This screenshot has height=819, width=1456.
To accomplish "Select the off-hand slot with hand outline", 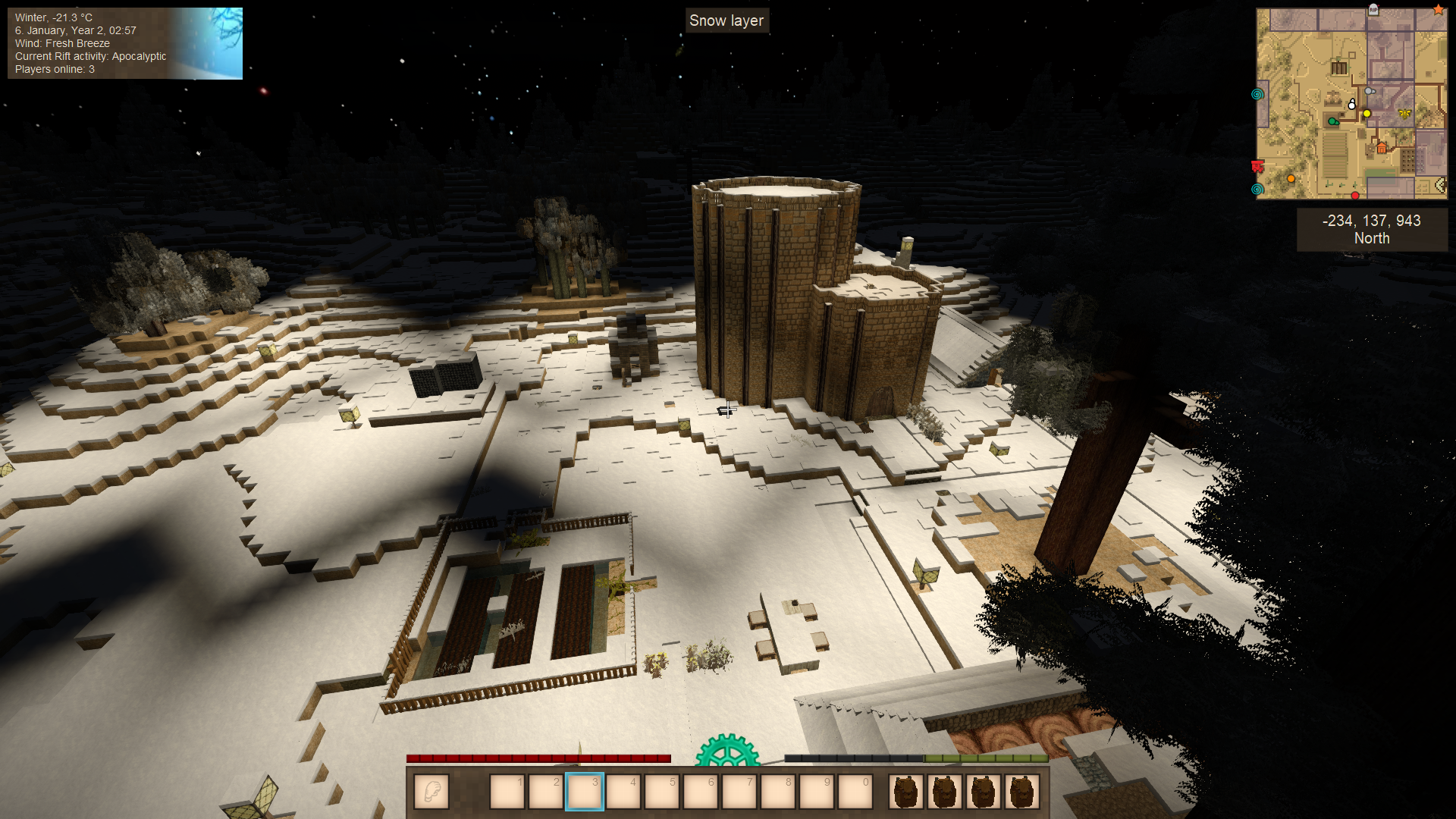I will click(x=431, y=792).
